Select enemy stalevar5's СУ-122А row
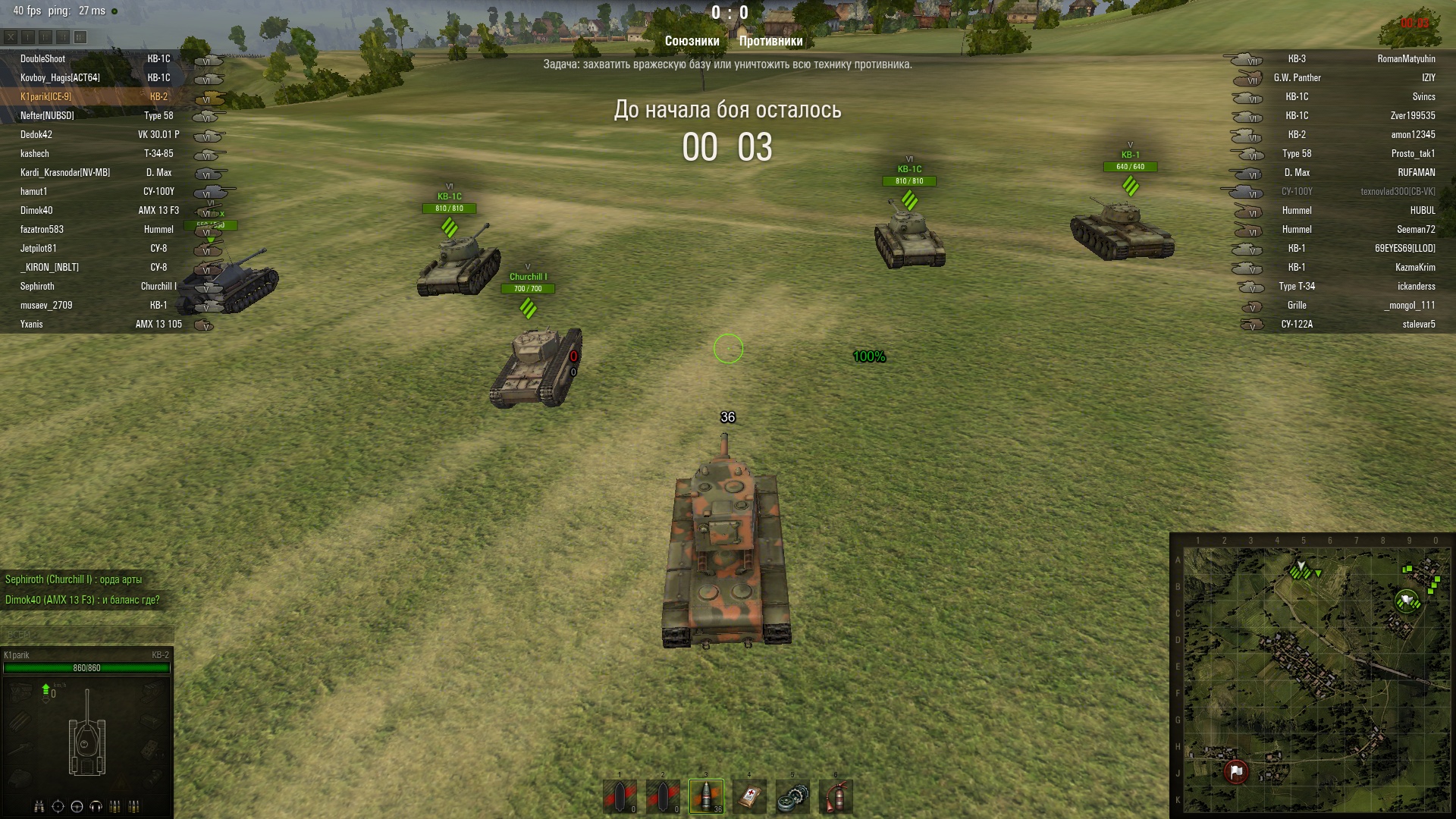The image size is (1456, 819). (x=1418, y=324)
